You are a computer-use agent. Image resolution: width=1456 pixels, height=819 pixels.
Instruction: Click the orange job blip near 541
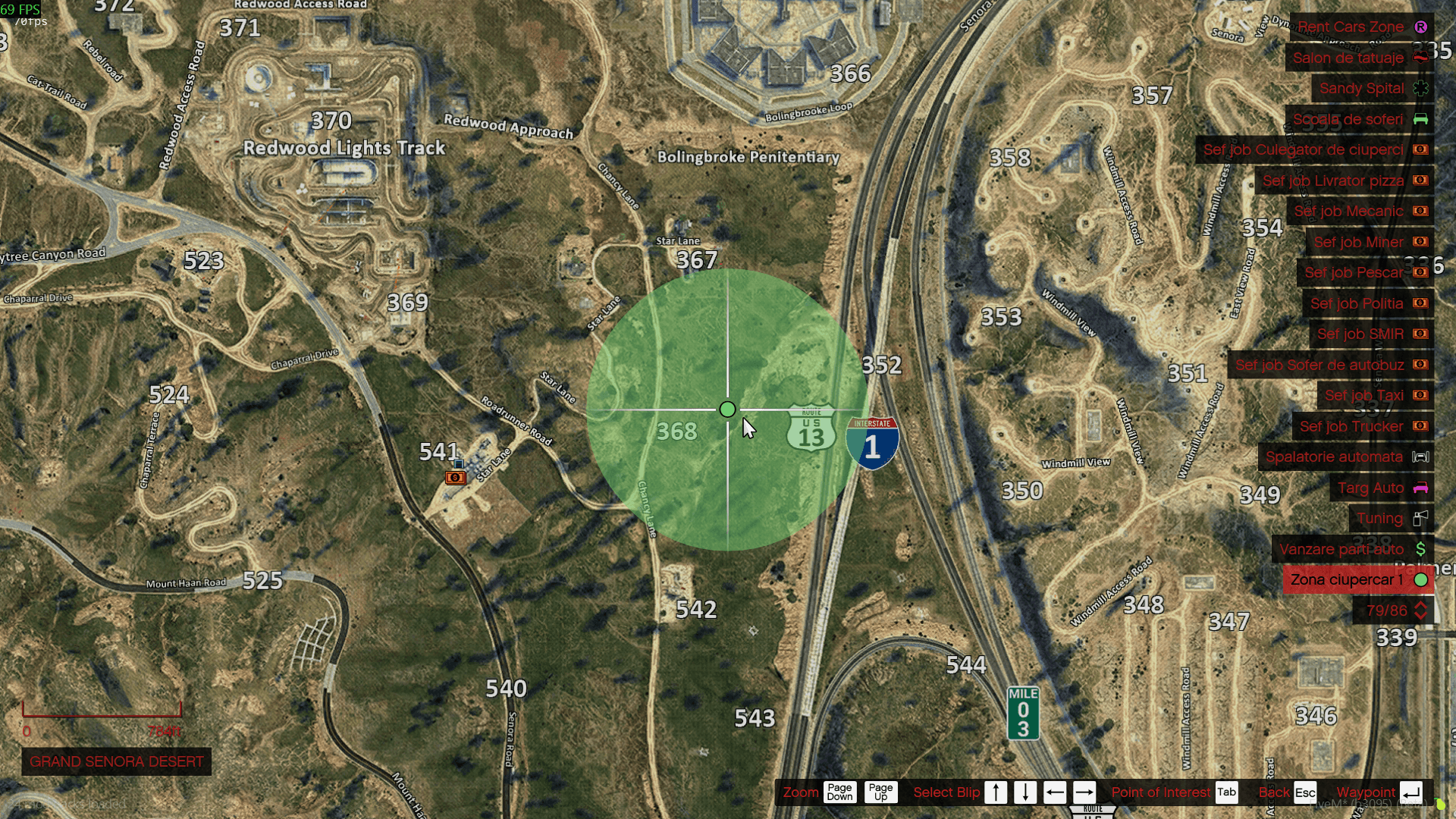[456, 477]
